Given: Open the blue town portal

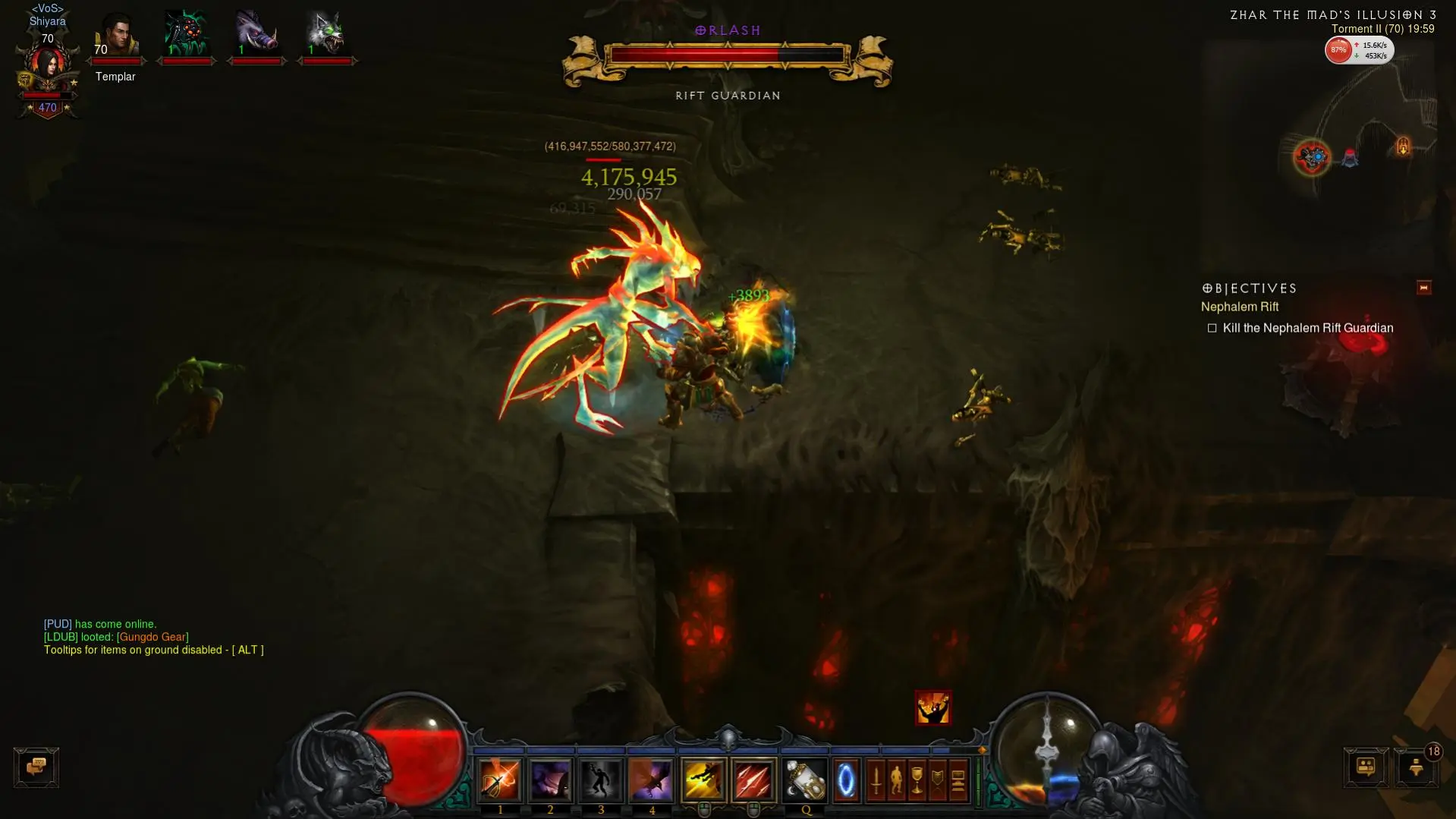Looking at the screenshot, I should point(845,780).
